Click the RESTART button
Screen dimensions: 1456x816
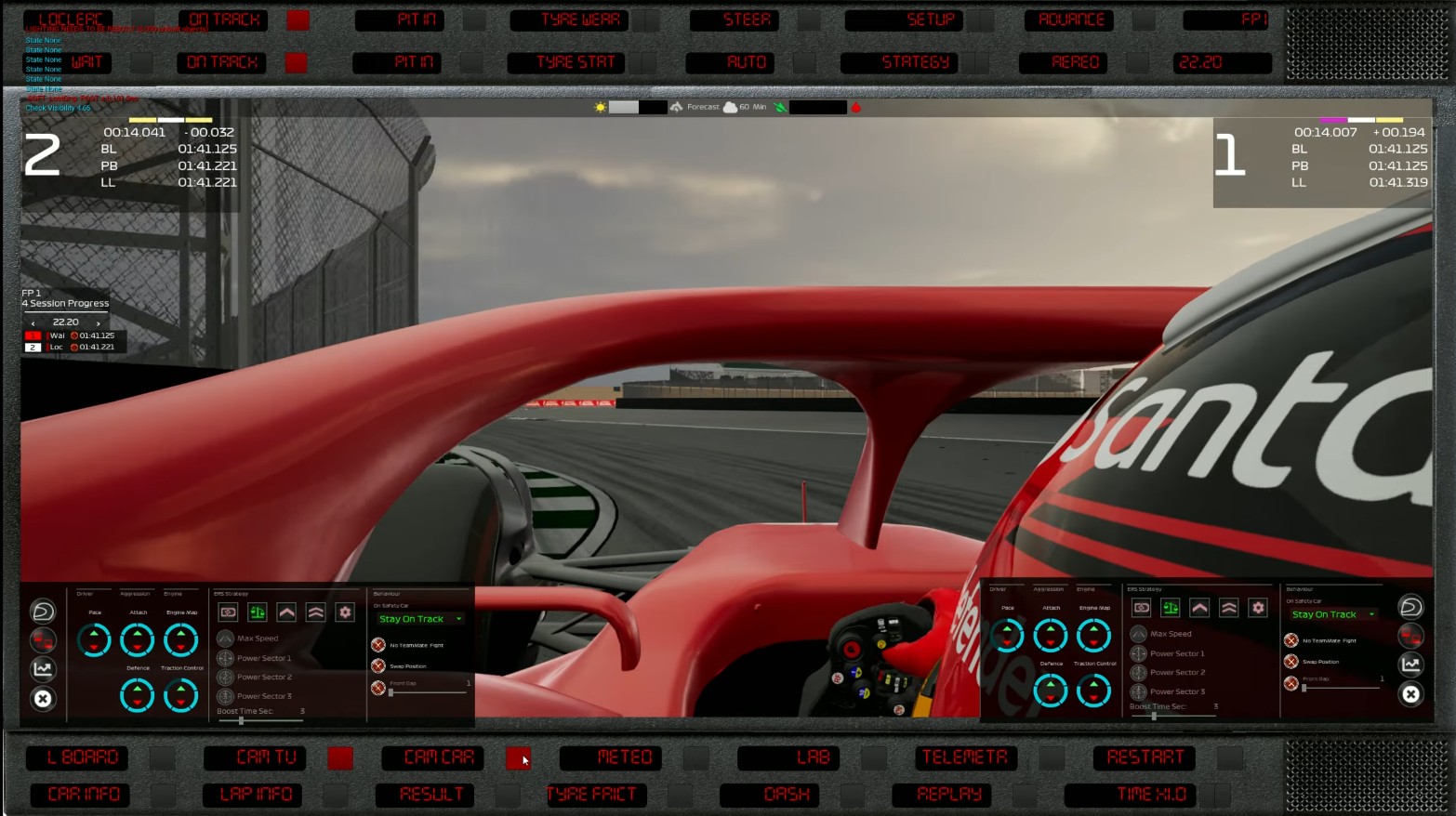pyautogui.click(x=1145, y=757)
